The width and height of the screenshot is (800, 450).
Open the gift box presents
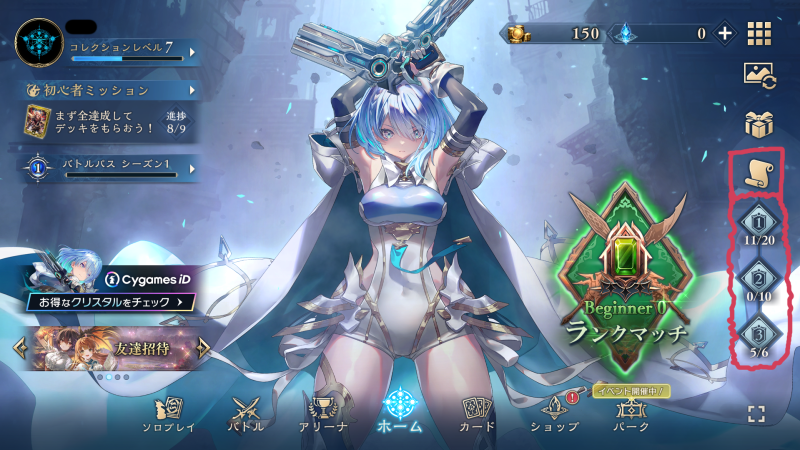pyautogui.click(x=759, y=124)
